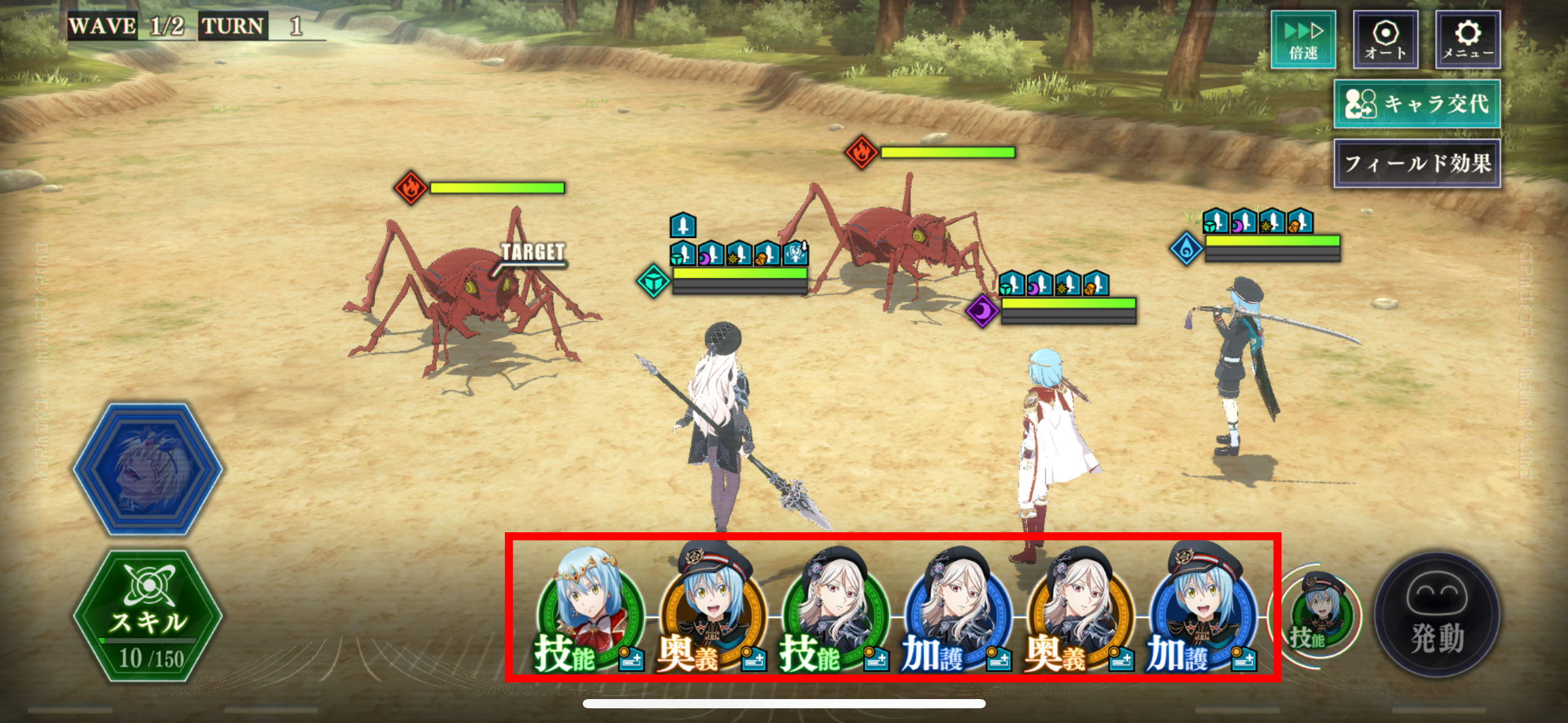
Task: Open the キャラ交代 character swap
Action: (x=1417, y=104)
